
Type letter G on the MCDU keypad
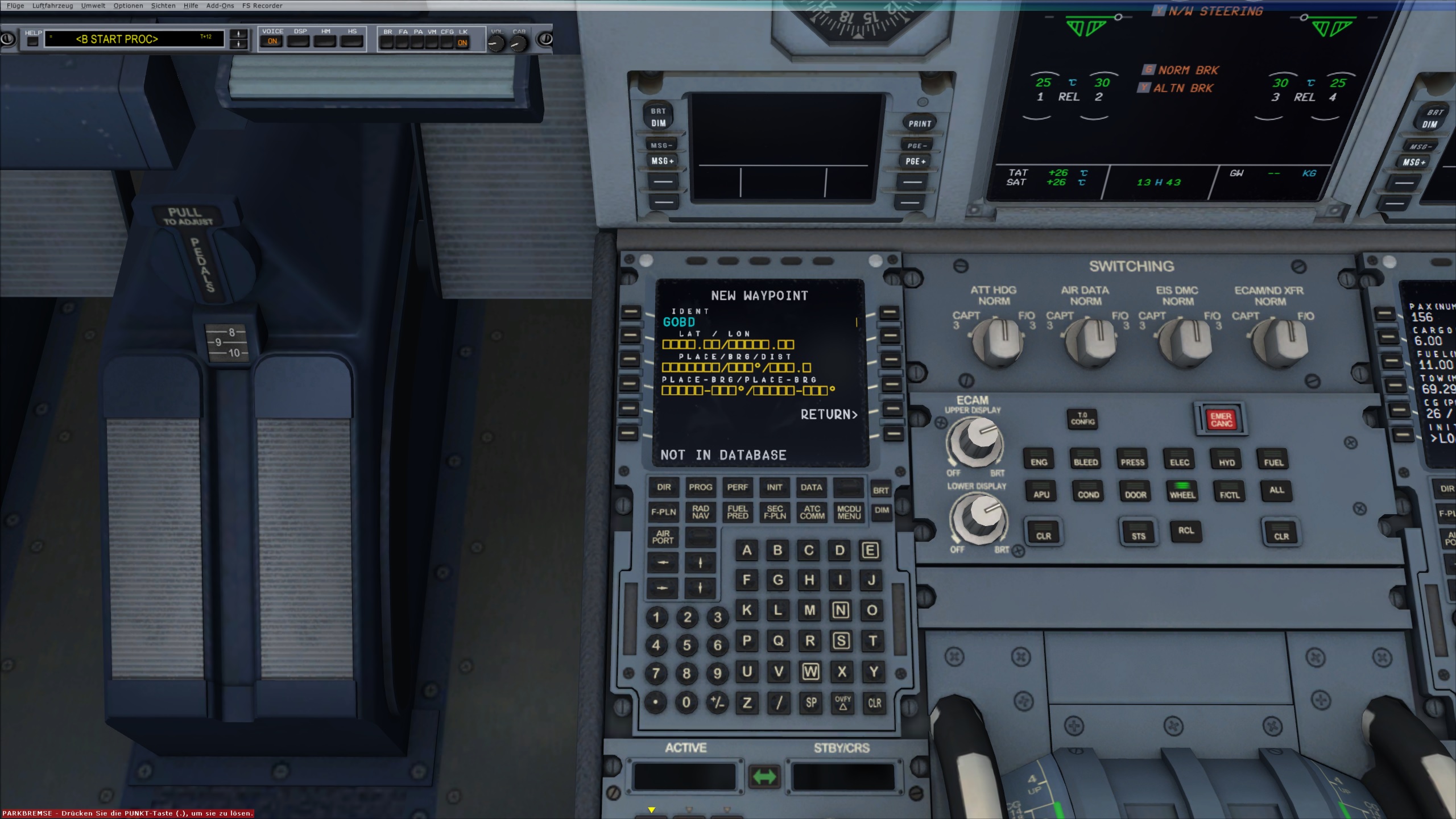(x=777, y=580)
